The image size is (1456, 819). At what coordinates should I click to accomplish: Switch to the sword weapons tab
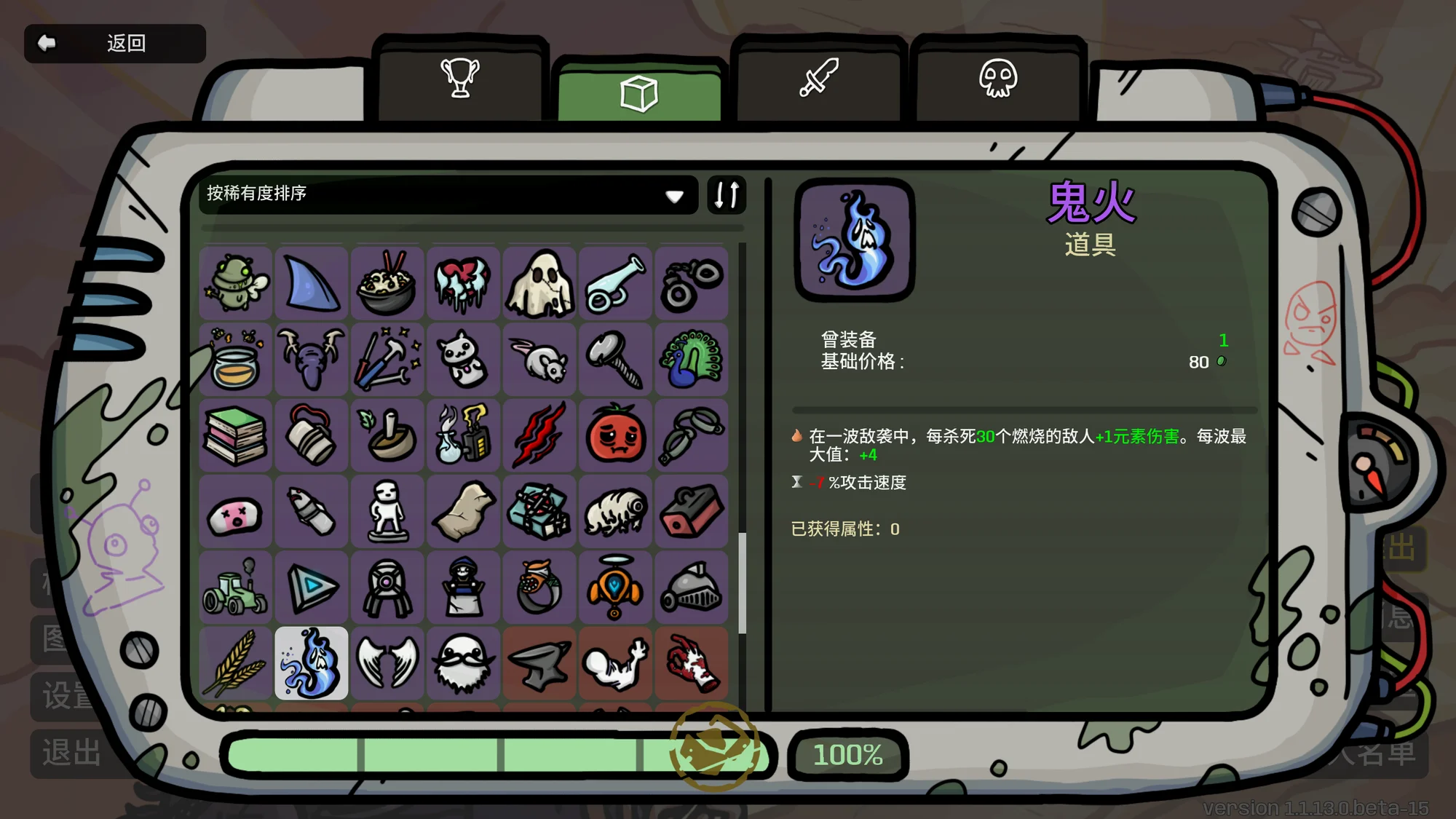point(818,79)
